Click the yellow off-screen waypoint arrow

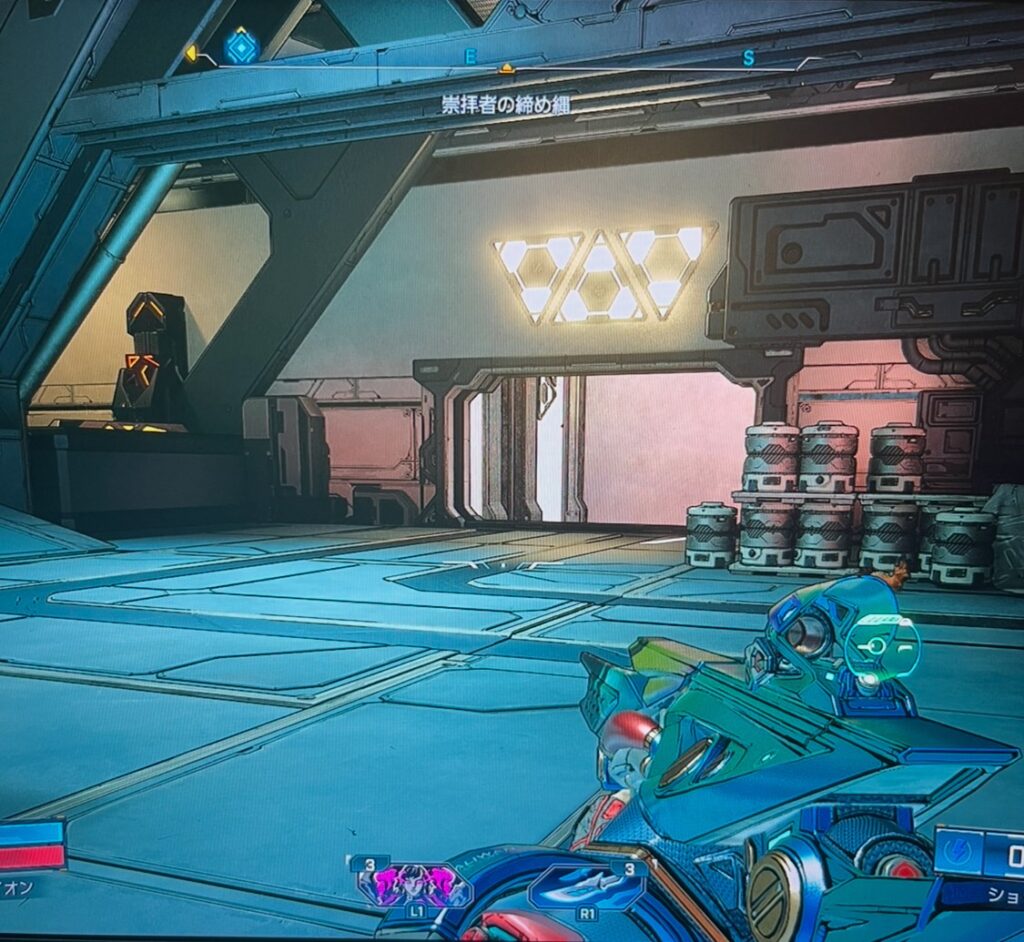(x=191, y=53)
